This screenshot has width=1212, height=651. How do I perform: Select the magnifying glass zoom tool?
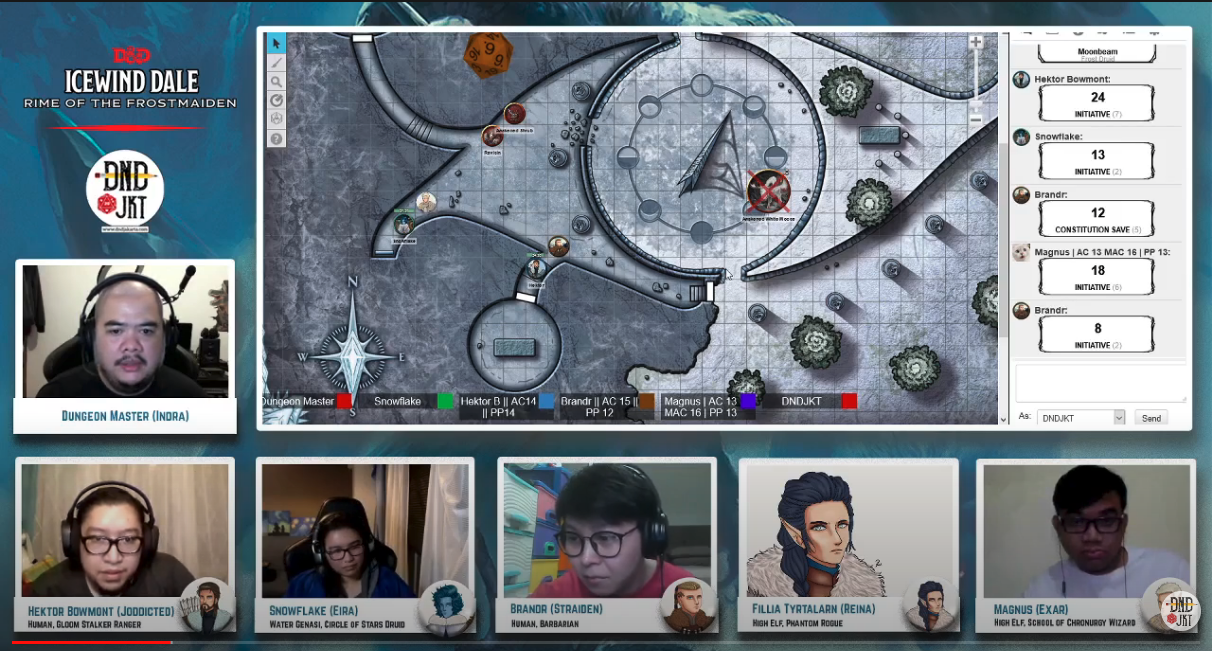click(x=276, y=81)
